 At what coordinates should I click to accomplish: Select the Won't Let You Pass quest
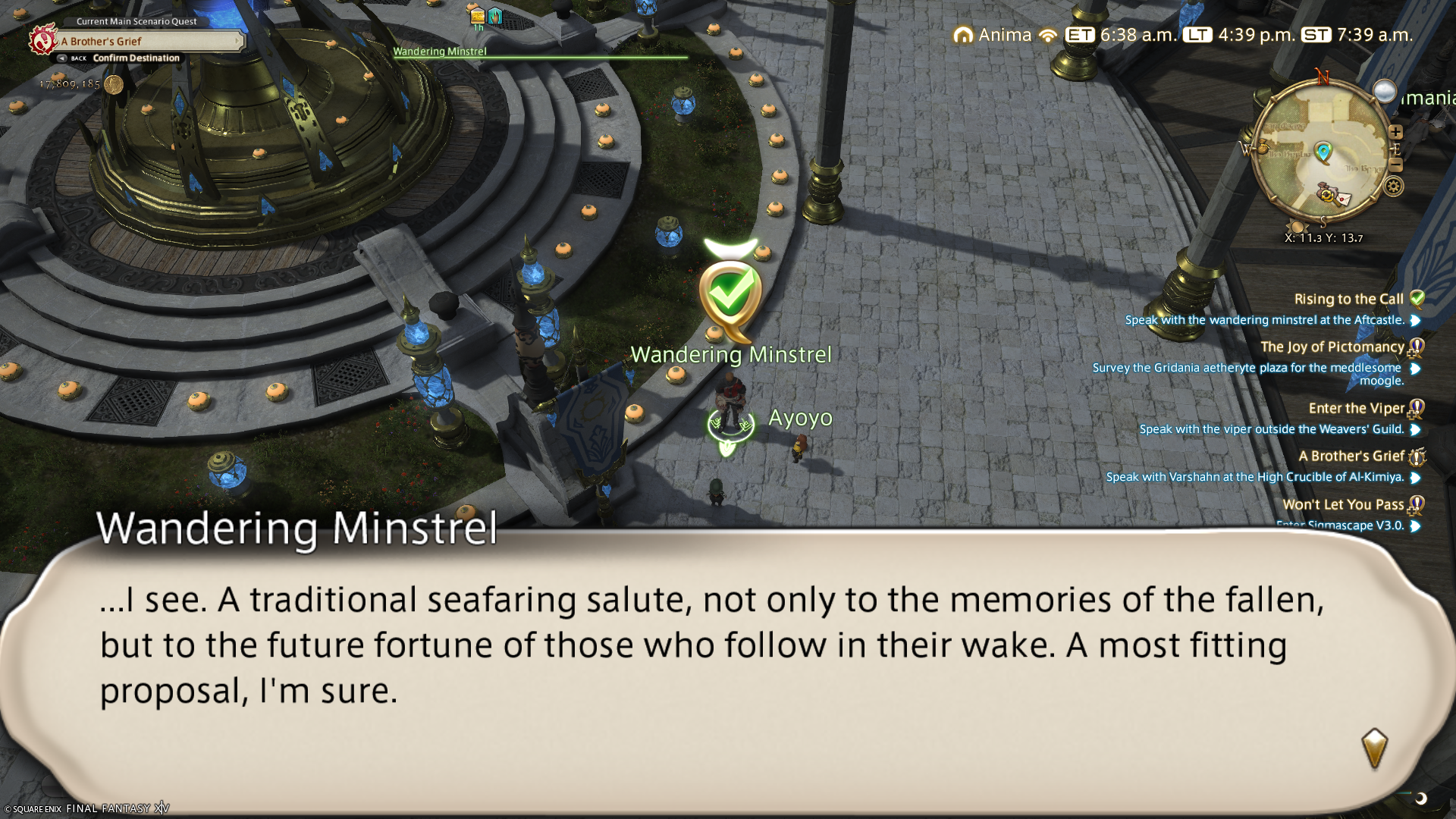point(1342,505)
